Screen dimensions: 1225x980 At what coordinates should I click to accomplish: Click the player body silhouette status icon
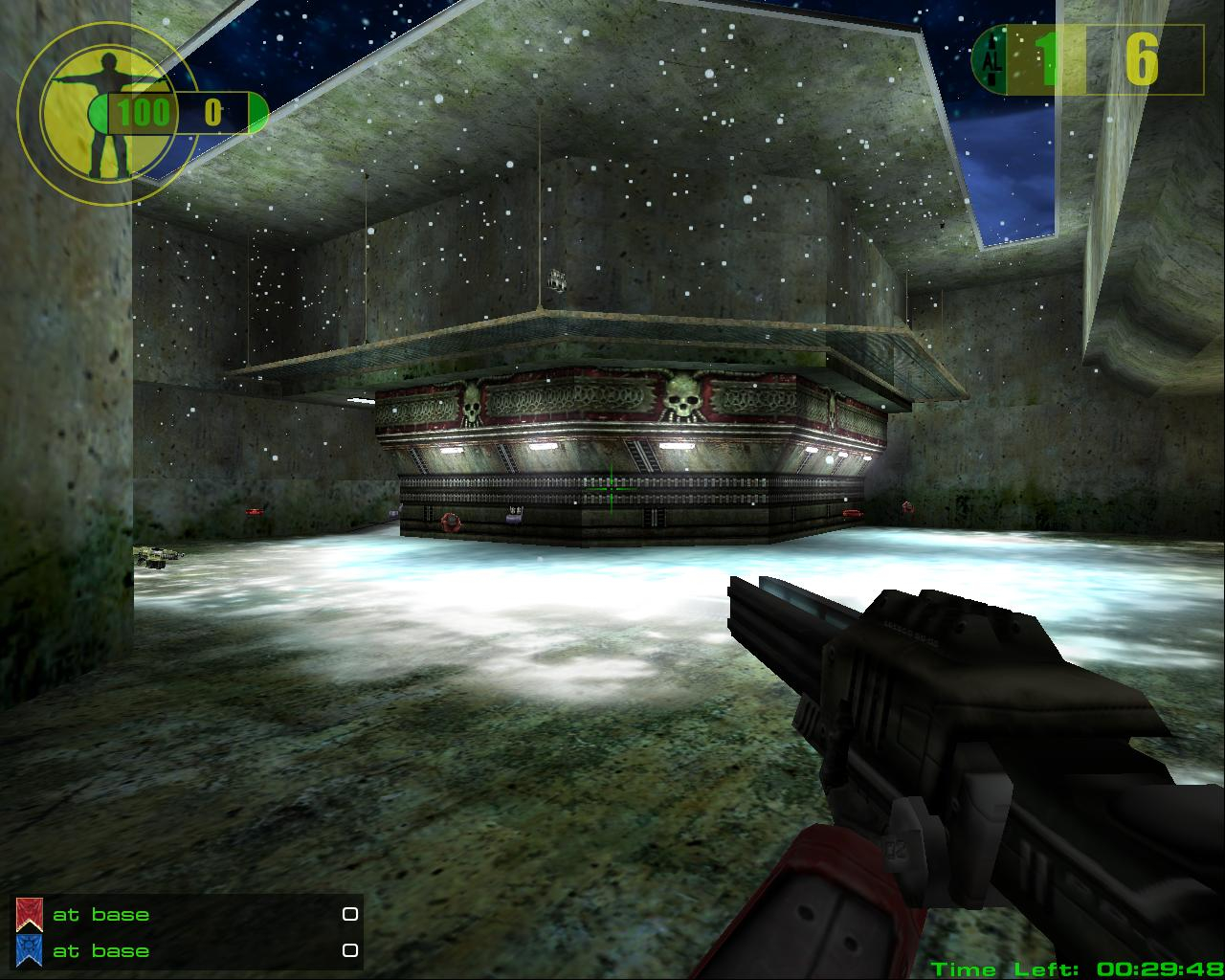105,115
